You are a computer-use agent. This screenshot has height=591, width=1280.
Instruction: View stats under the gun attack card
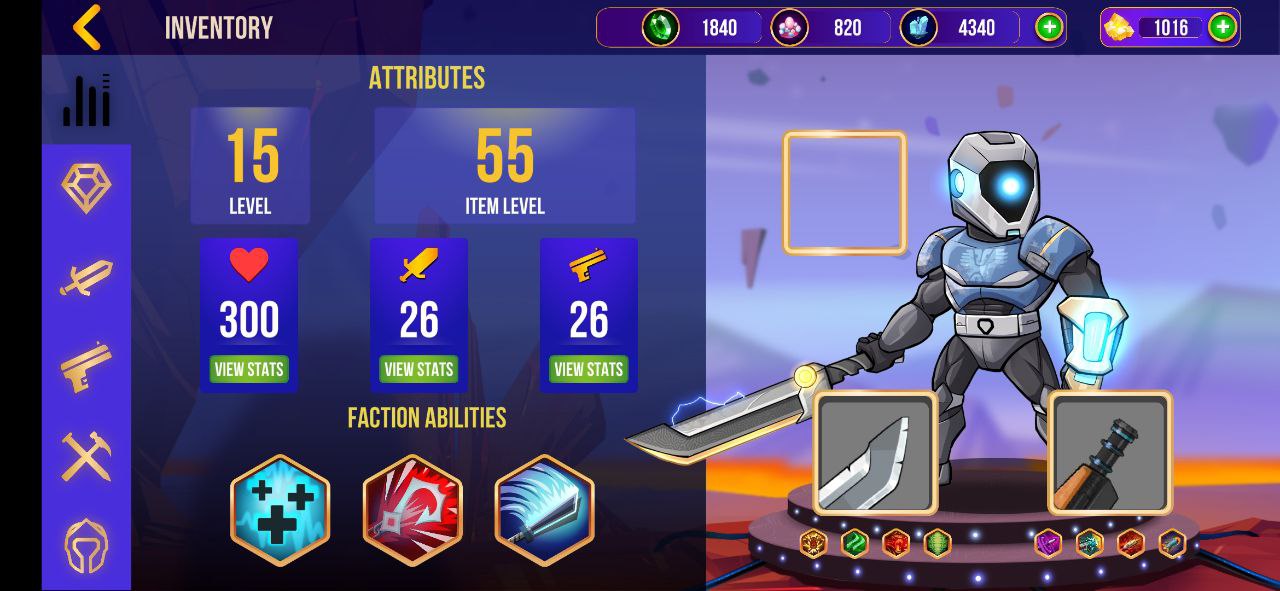(589, 369)
